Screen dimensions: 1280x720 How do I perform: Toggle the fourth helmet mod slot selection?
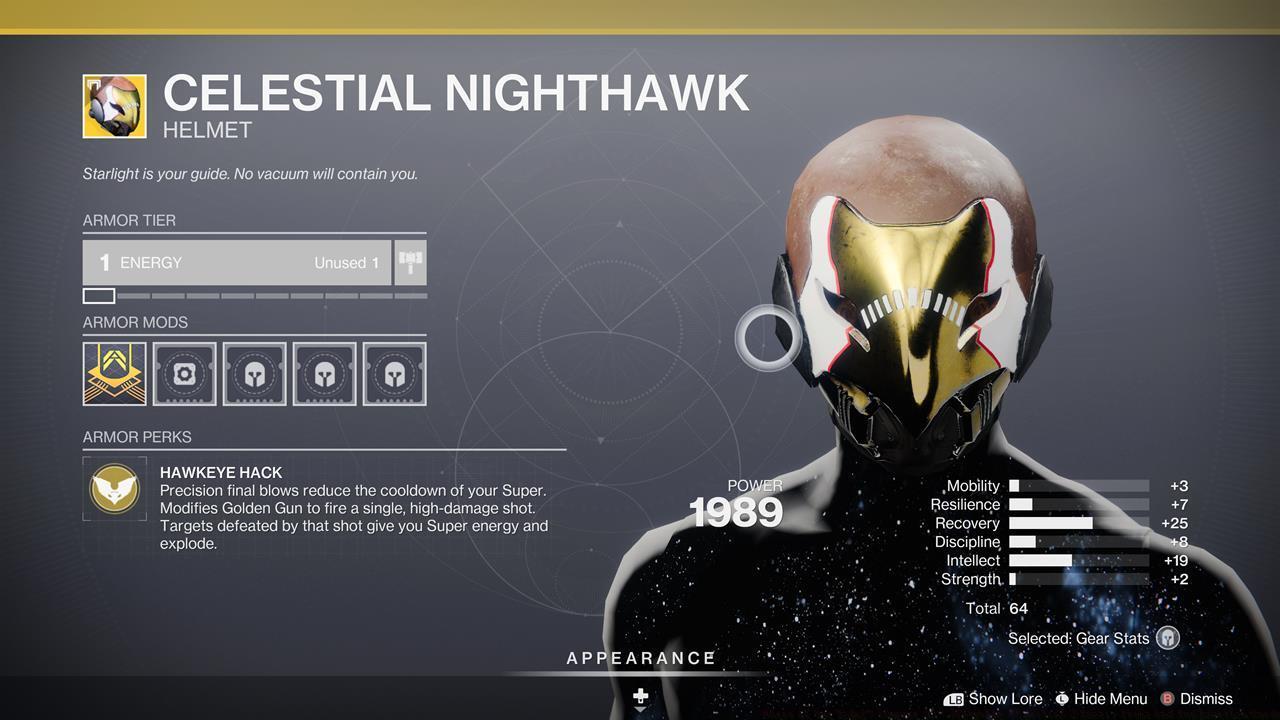point(324,372)
